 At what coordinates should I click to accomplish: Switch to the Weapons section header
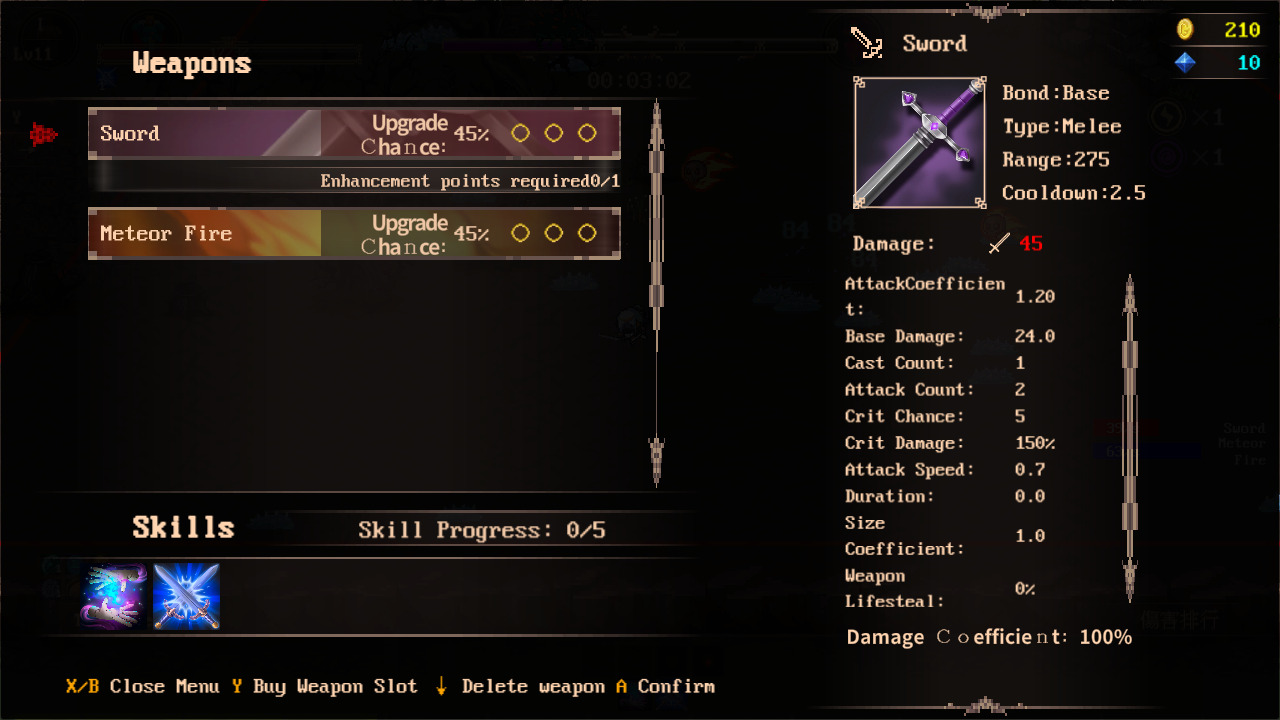coord(190,63)
